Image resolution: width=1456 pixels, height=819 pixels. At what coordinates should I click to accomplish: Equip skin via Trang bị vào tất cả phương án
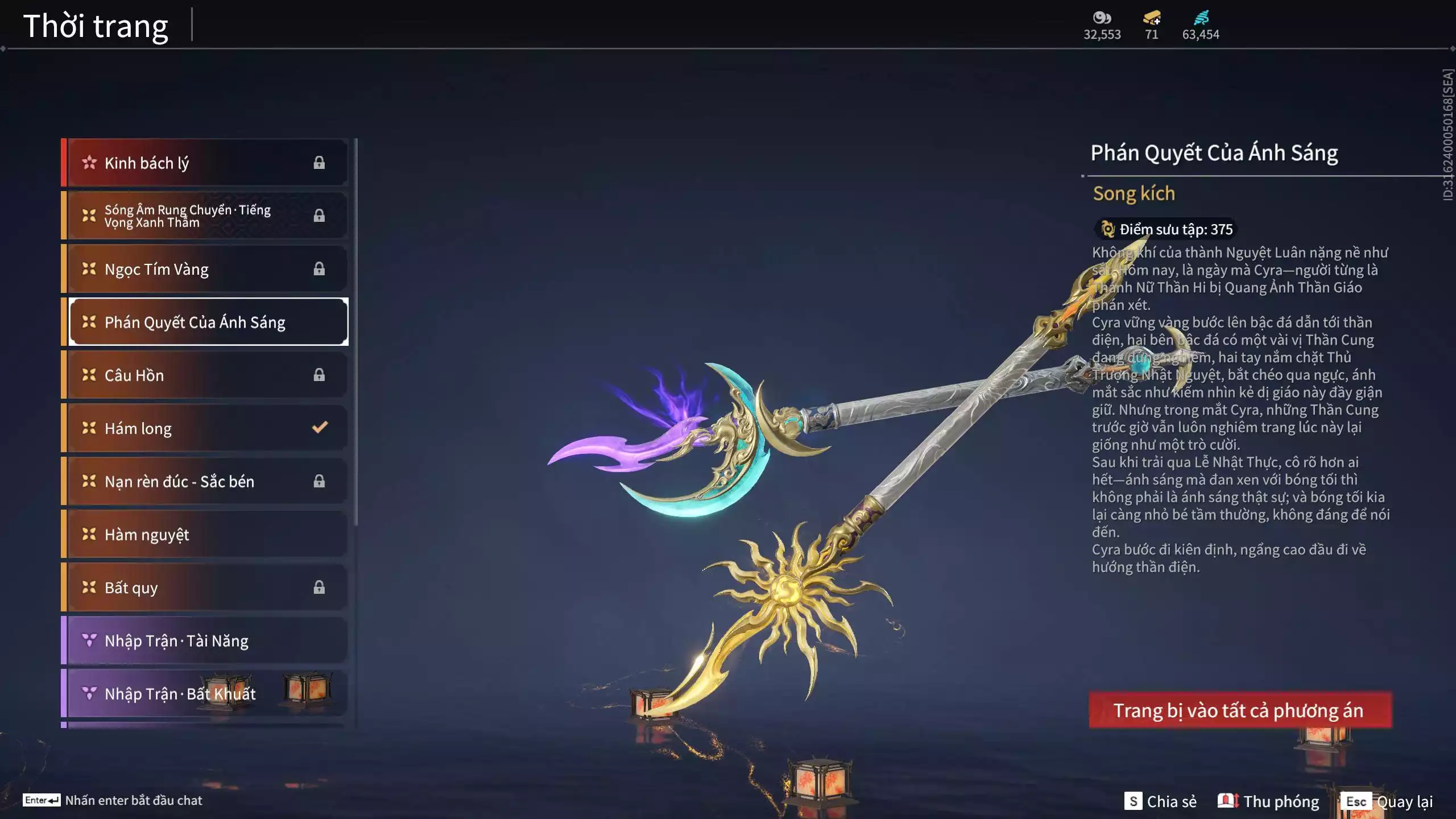click(x=1240, y=710)
